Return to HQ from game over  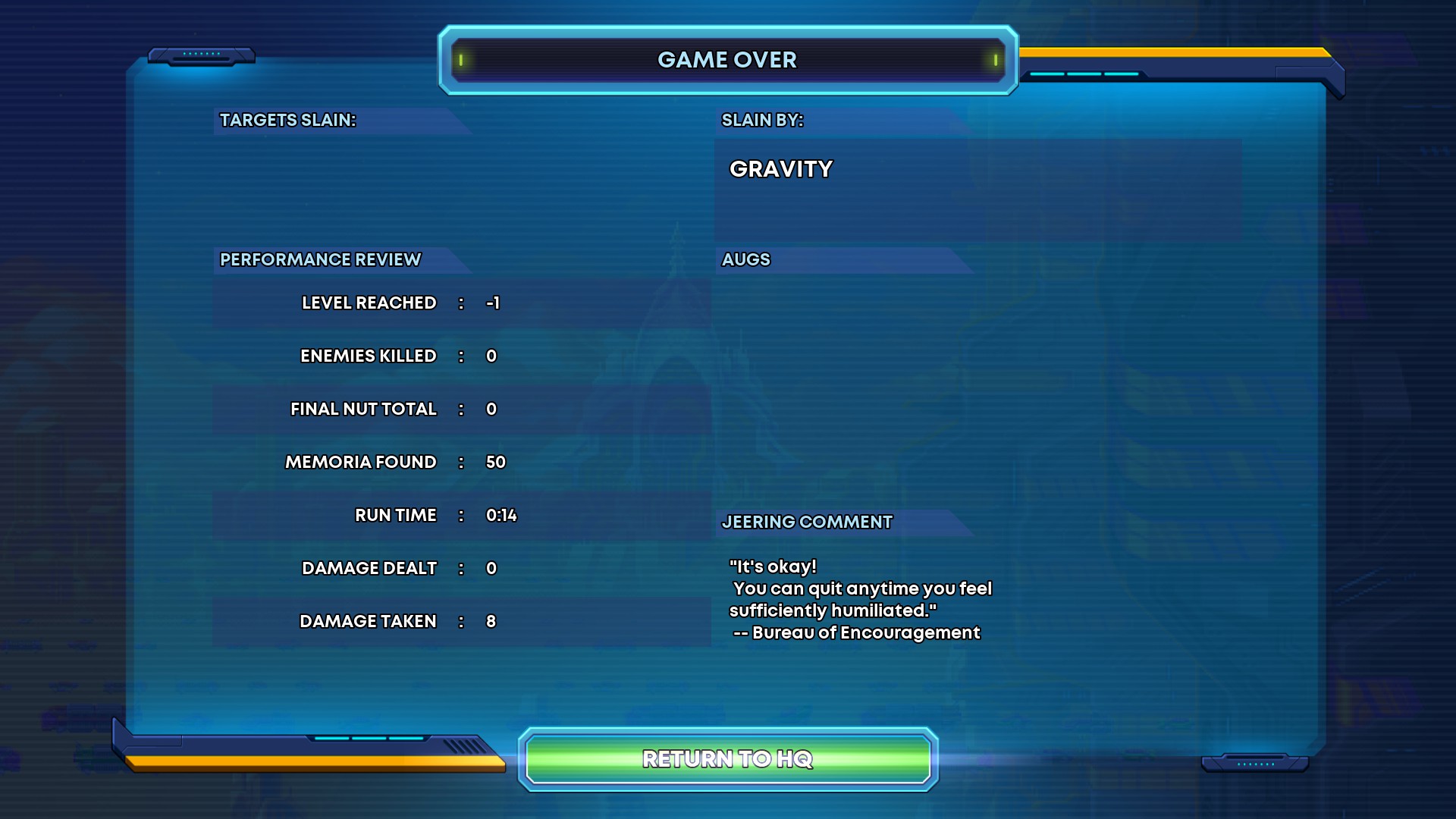tap(728, 759)
